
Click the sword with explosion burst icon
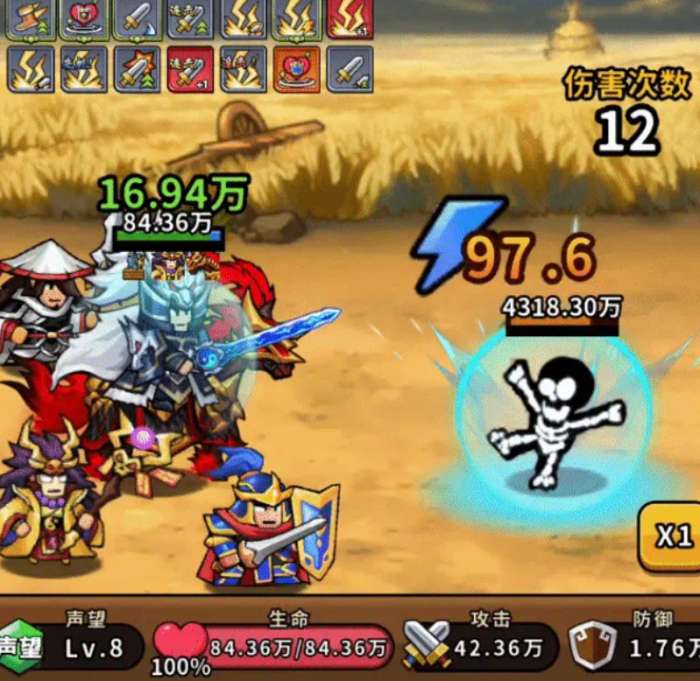click(137, 69)
